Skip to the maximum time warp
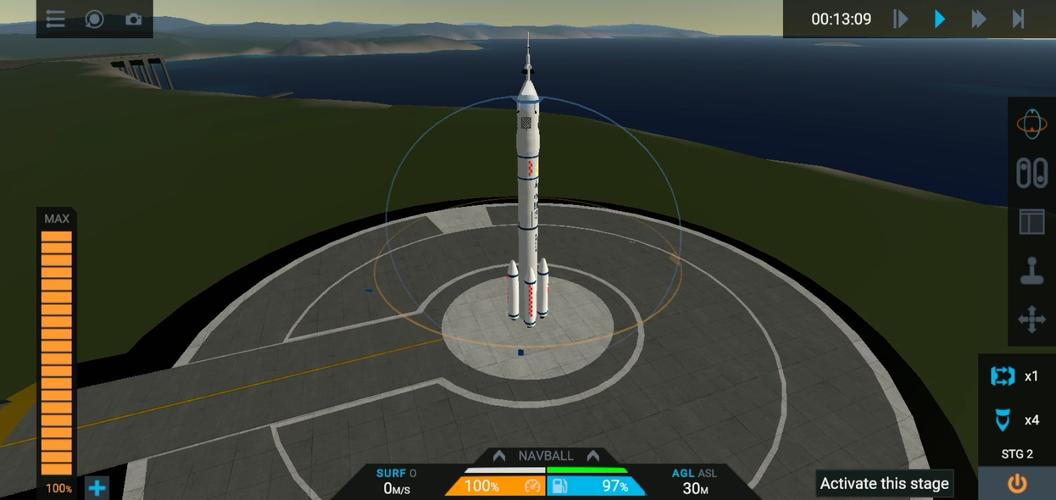This screenshot has width=1056, height=500. click(x=1018, y=19)
